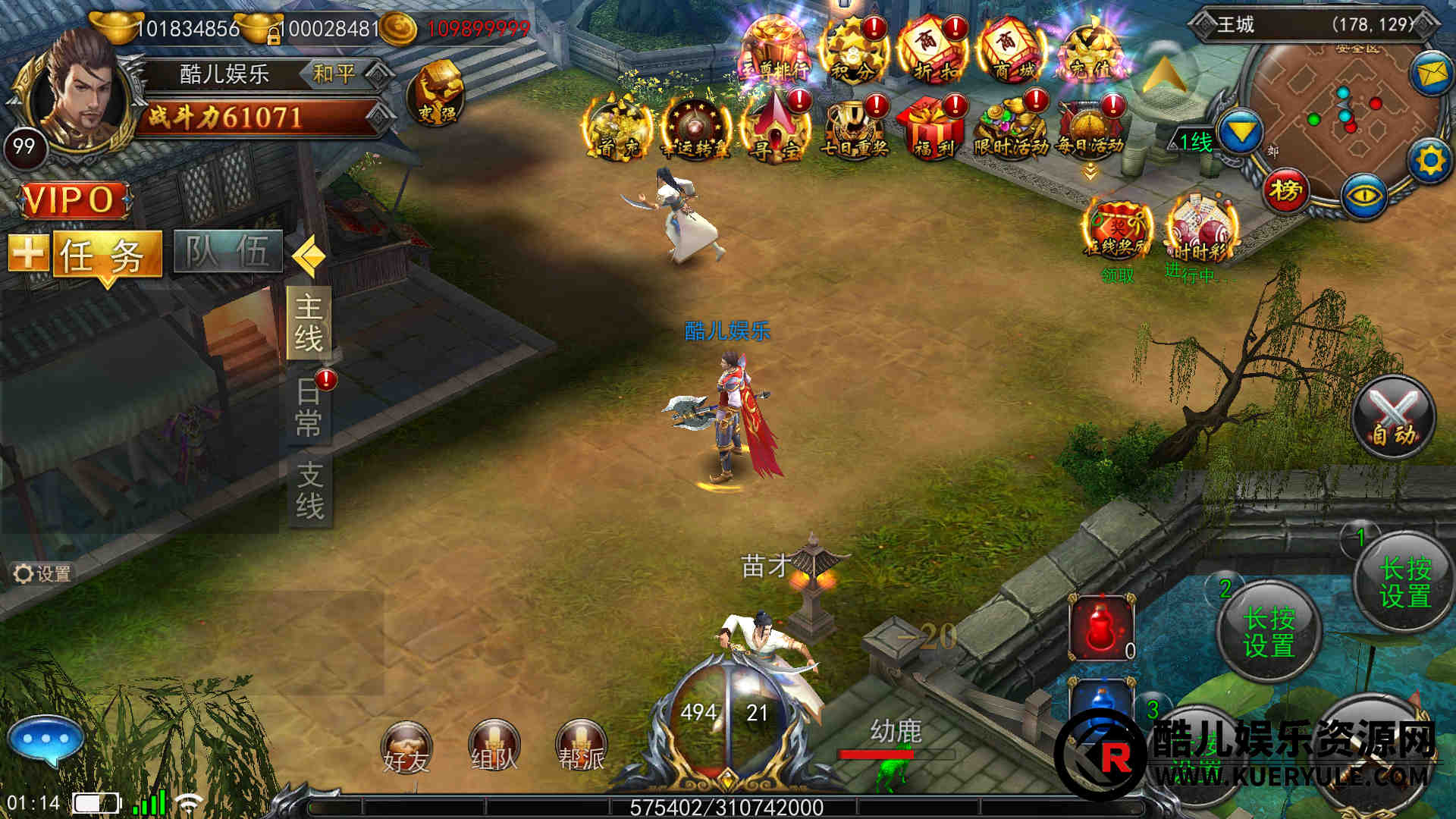Open the gear settings icon by minimap
This screenshot has height=819, width=1456.
[1430, 161]
